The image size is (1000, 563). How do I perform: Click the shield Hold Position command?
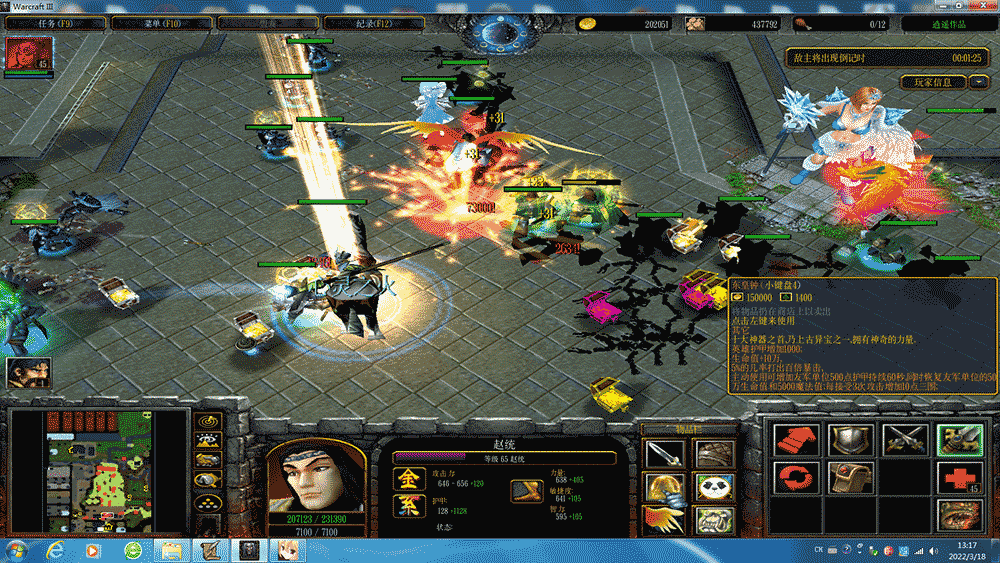click(850, 440)
